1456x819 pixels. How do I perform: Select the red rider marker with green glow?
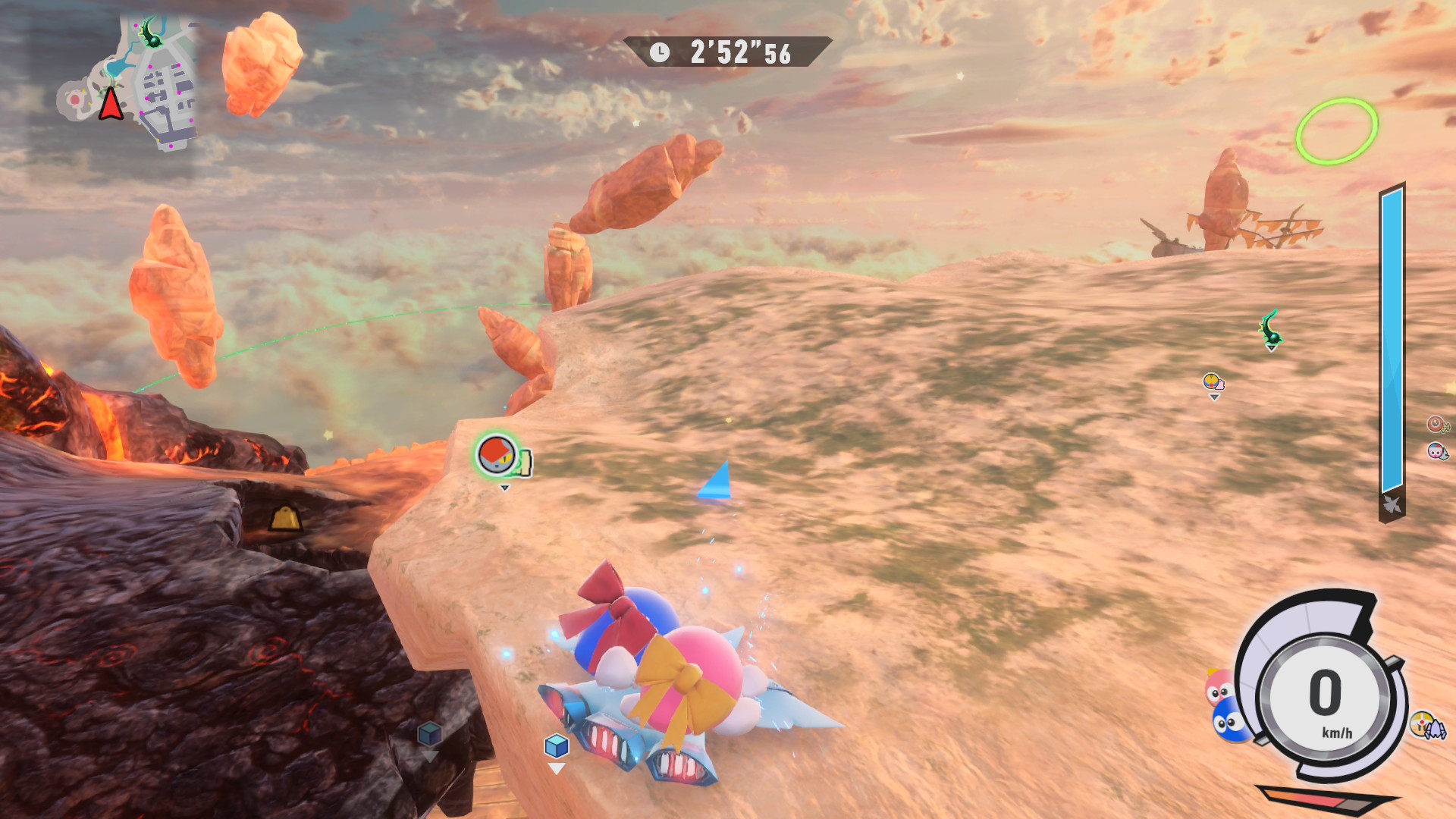click(497, 455)
